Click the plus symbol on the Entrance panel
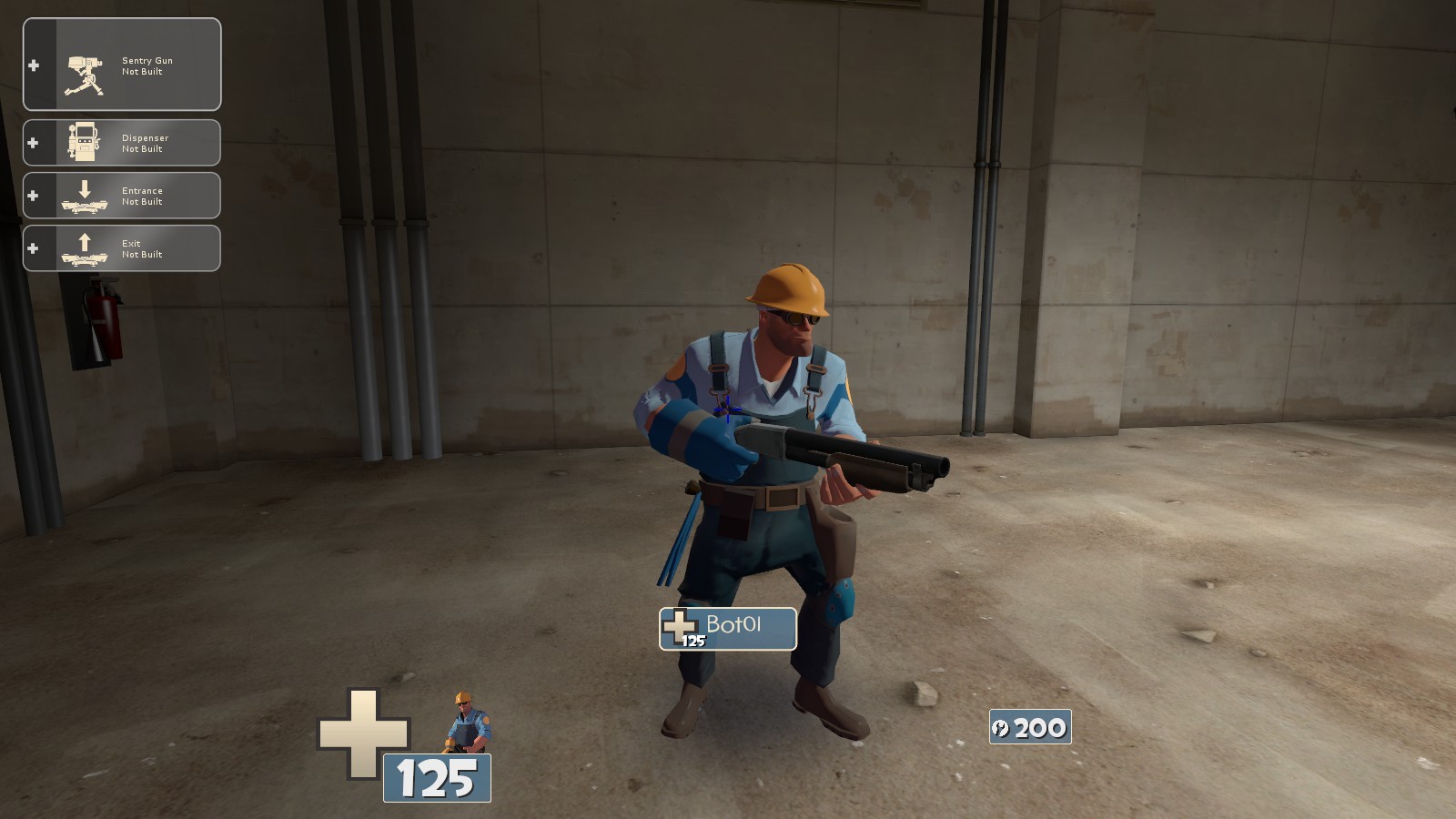 (x=33, y=195)
